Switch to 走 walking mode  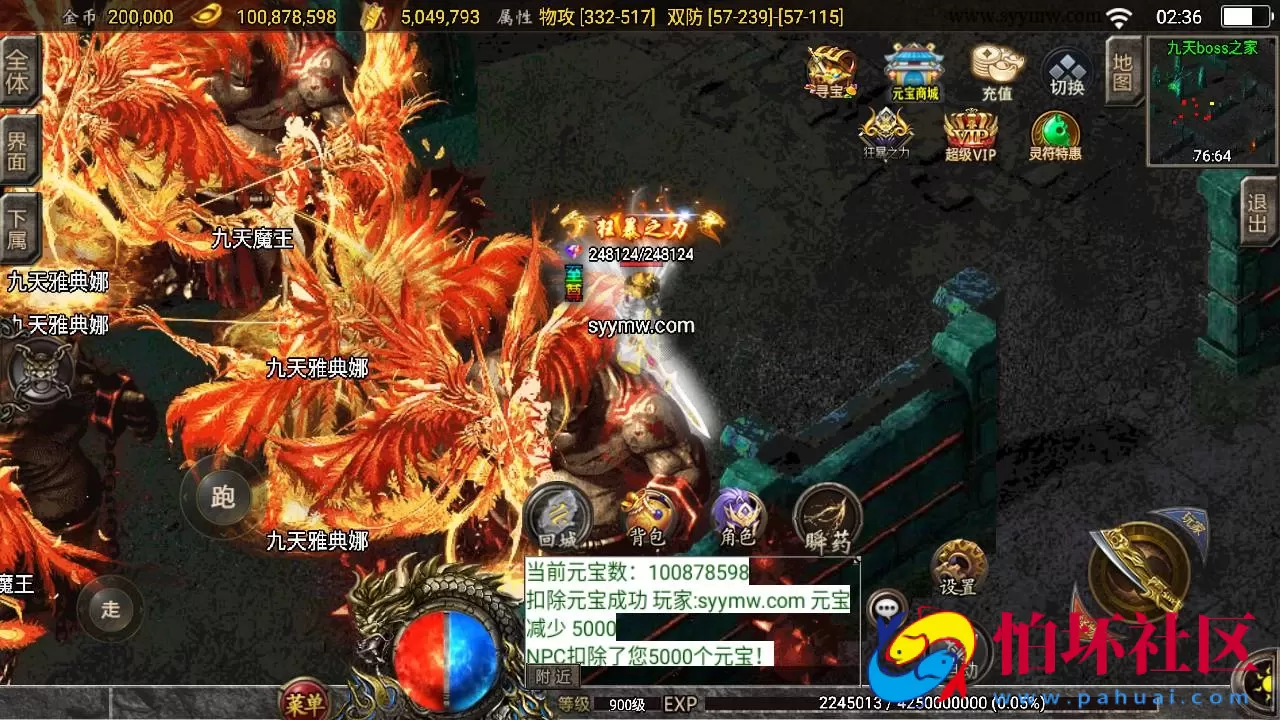click(110, 608)
